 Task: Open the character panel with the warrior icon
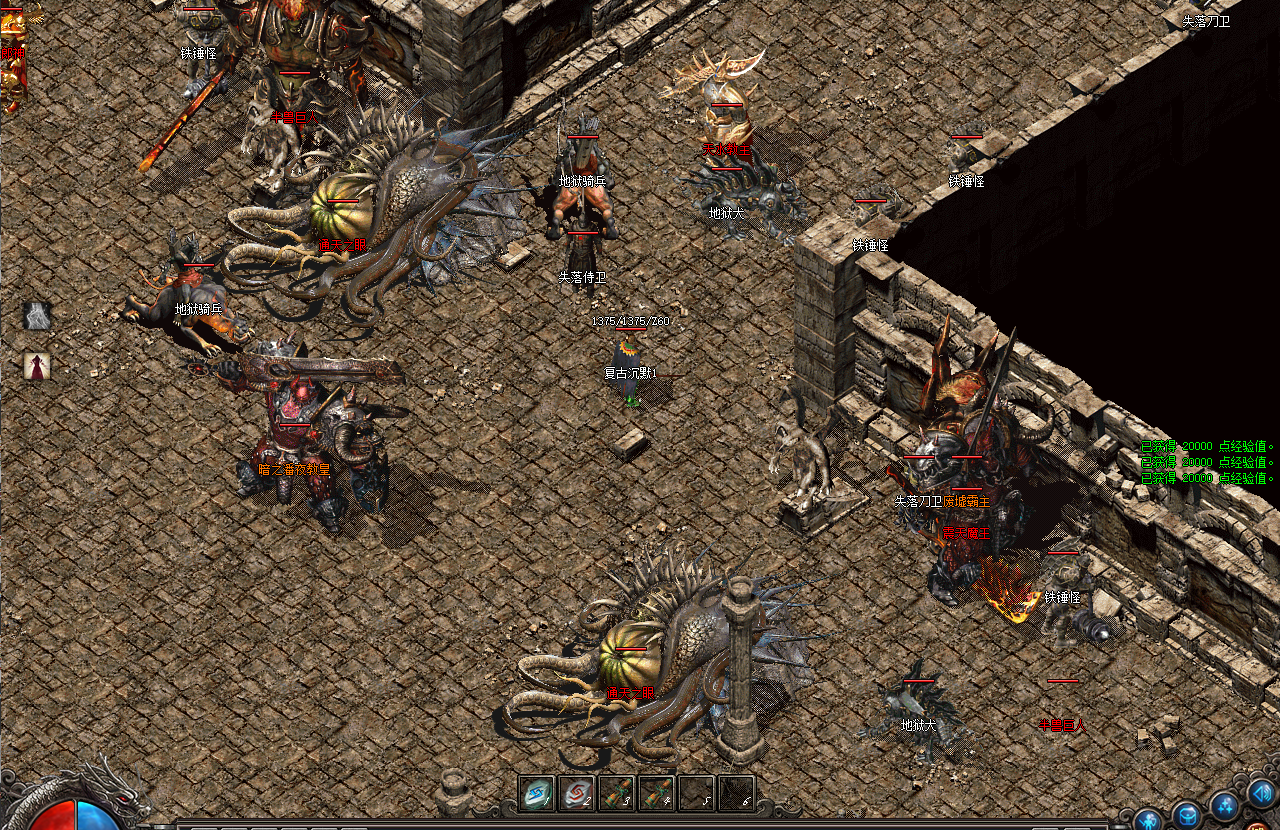click(x=1147, y=820)
